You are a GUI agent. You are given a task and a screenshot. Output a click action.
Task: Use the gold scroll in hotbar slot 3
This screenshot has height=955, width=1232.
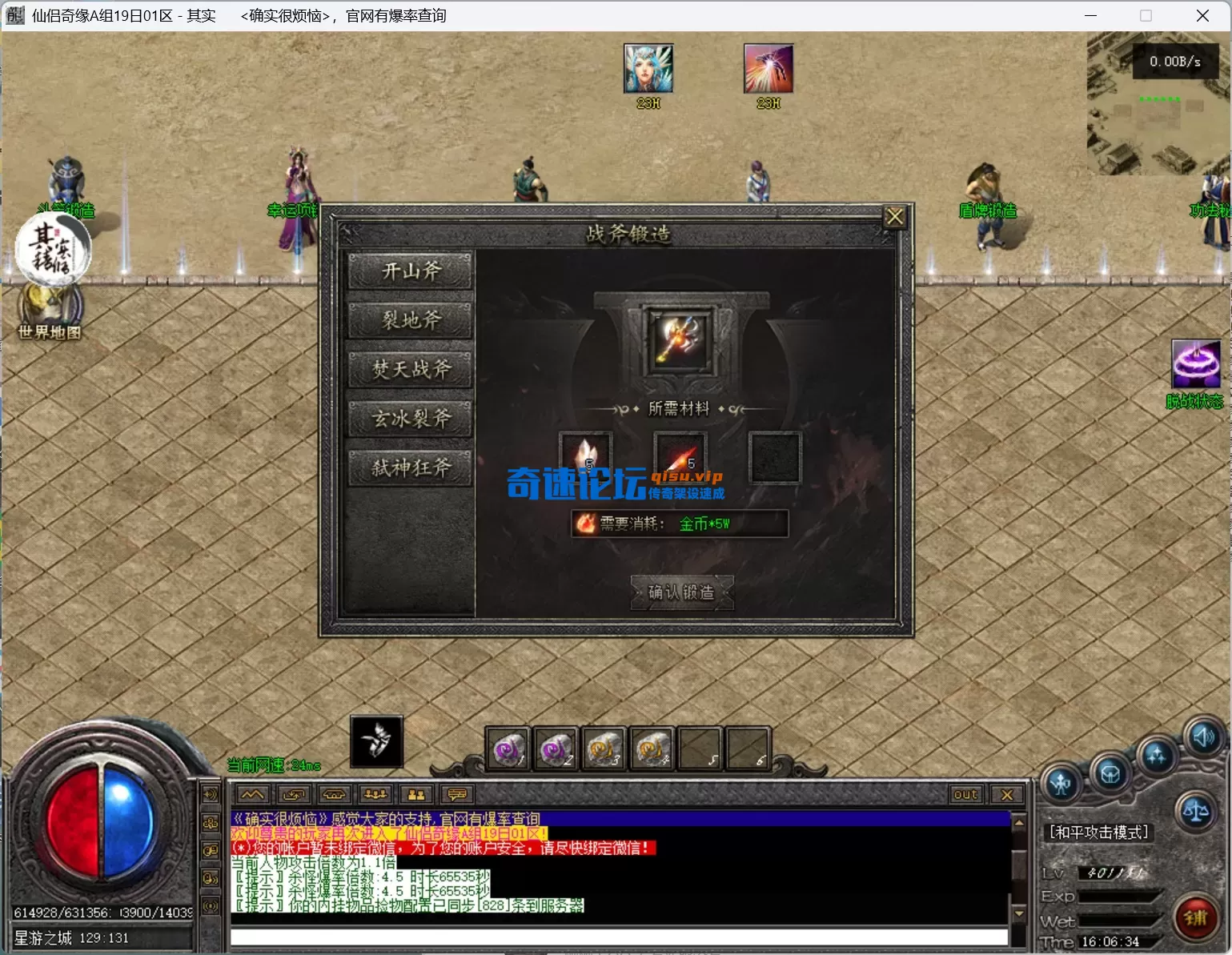pyautogui.click(x=604, y=750)
